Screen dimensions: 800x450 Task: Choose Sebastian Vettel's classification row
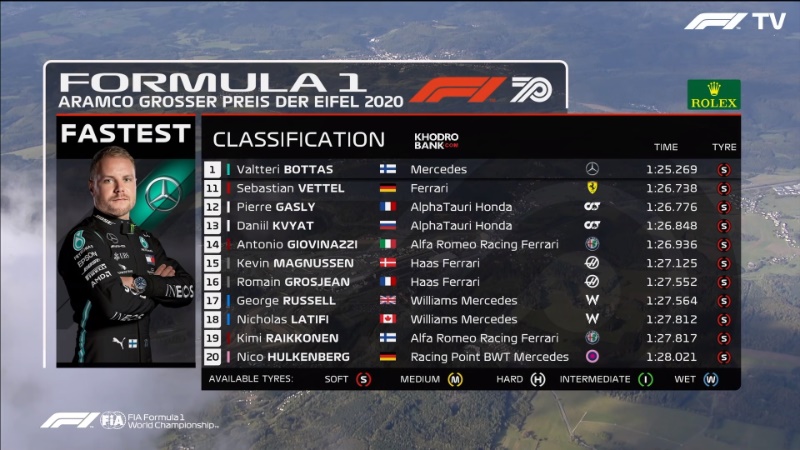pyautogui.click(x=289, y=188)
